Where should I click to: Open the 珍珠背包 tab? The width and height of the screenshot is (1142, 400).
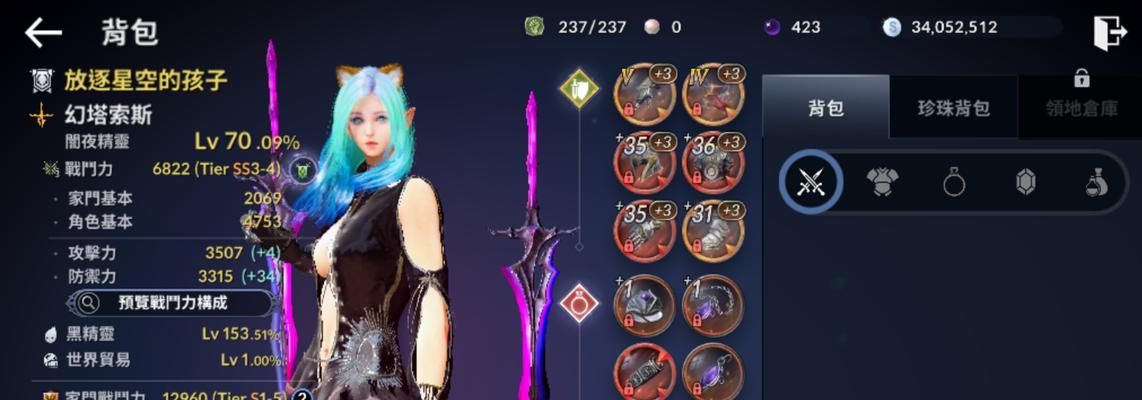pos(953,108)
